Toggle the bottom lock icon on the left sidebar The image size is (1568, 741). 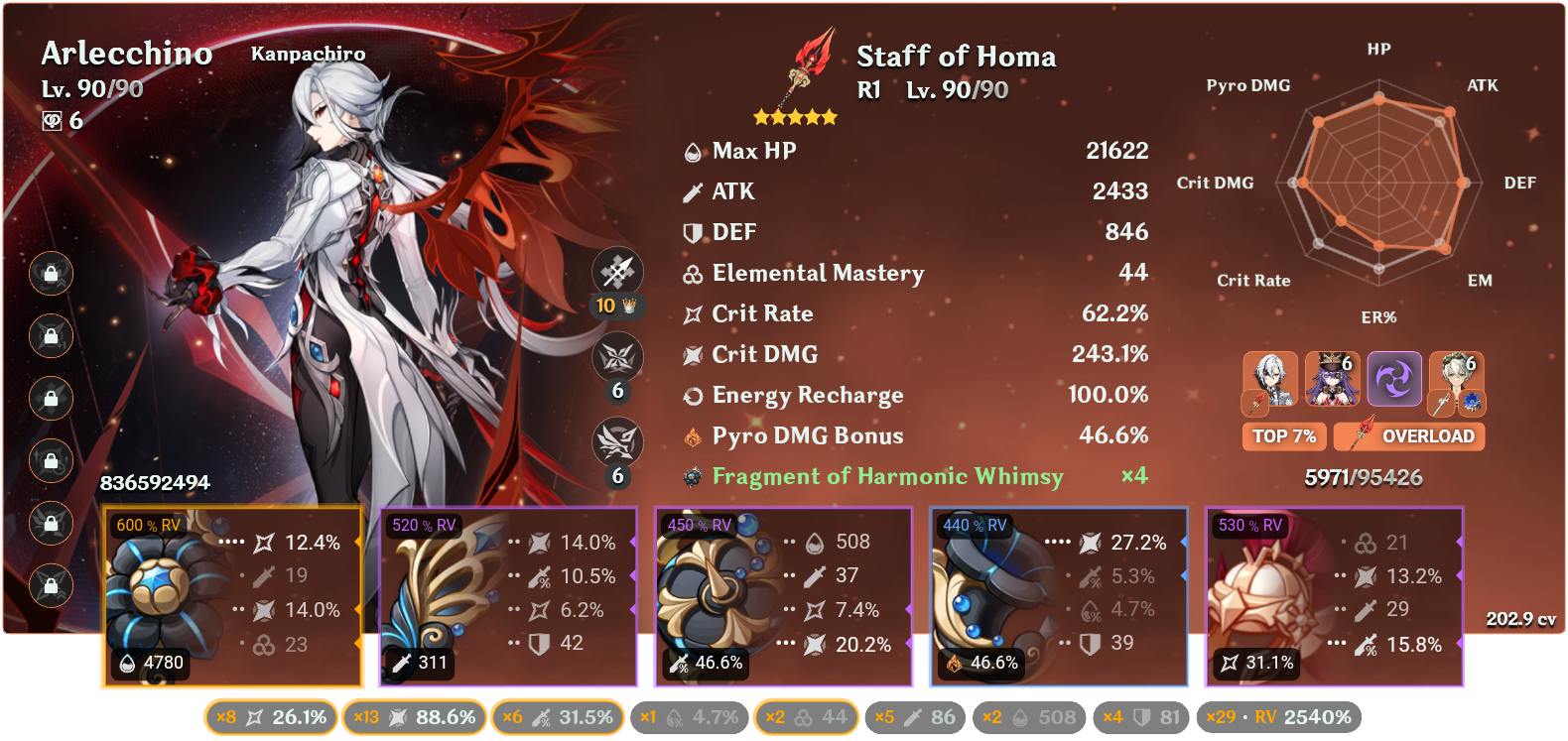tap(51, 585)
